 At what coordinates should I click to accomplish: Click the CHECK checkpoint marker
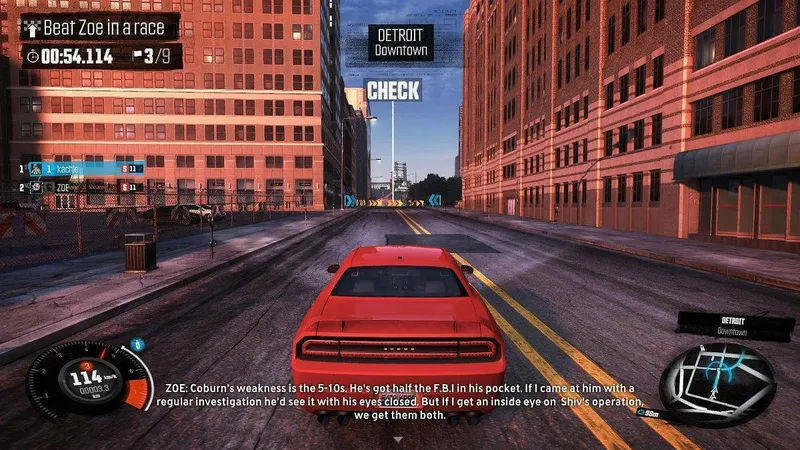pyautogui.click(x=393, y=91)
